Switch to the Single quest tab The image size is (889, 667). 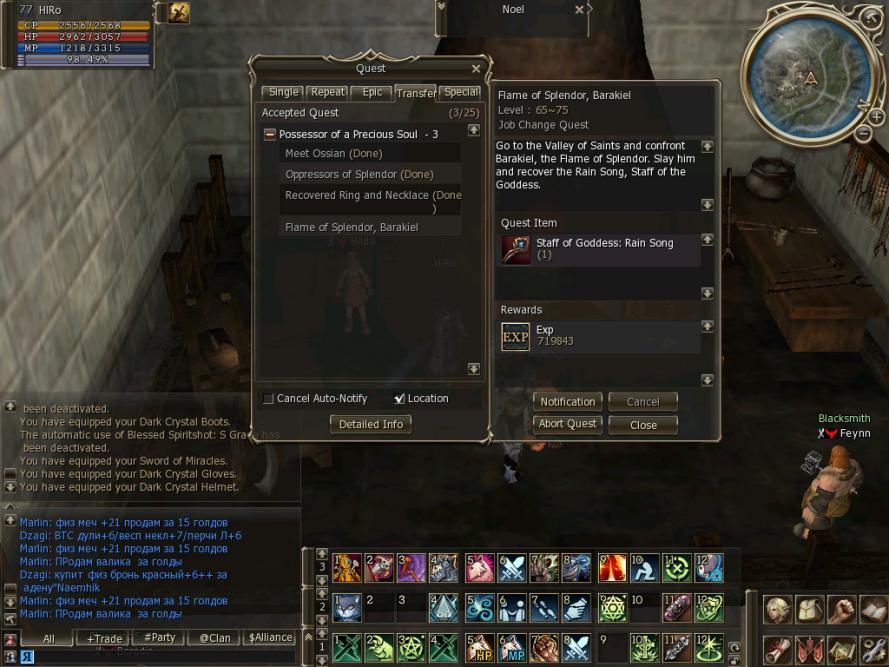[283, 92]
